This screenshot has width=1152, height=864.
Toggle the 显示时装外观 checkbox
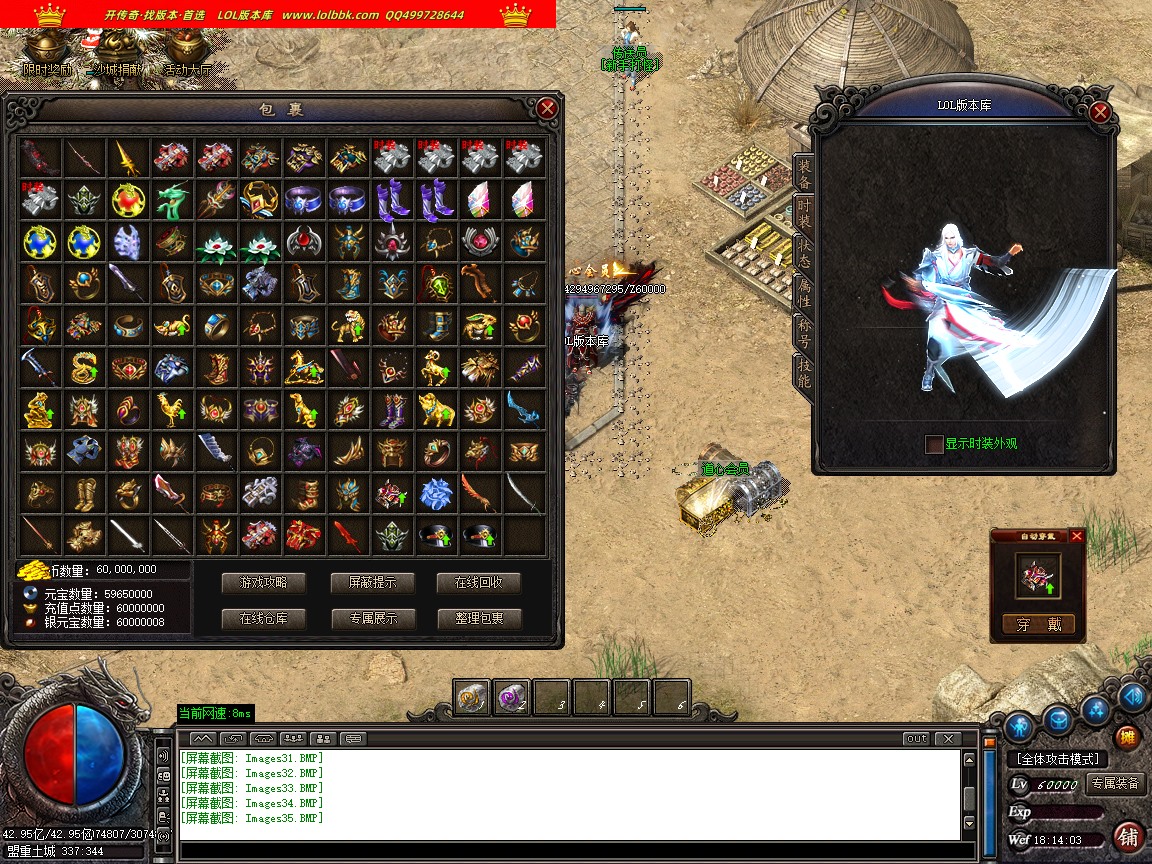934,444
